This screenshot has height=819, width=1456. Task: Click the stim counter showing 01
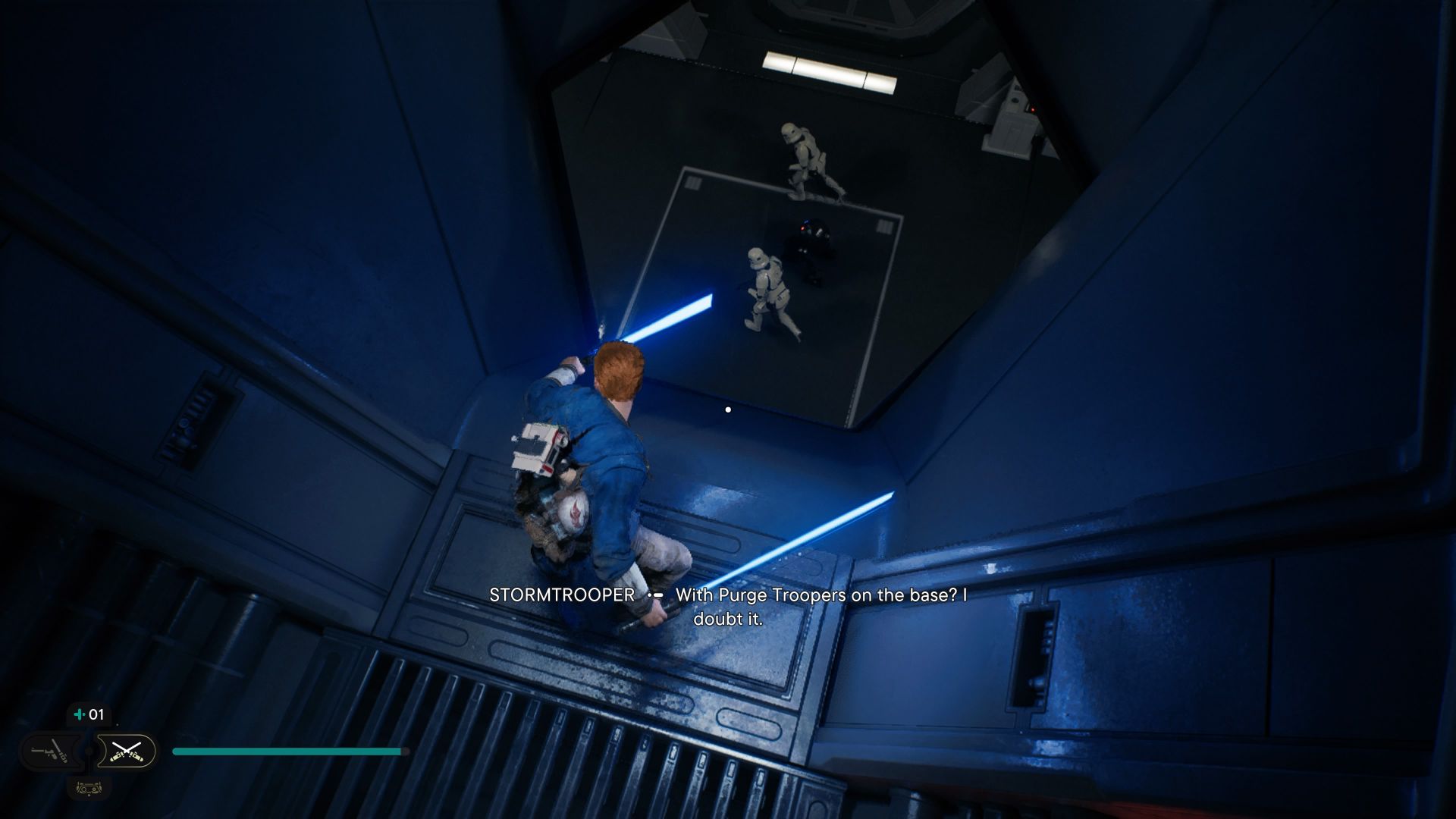[97, 714]
